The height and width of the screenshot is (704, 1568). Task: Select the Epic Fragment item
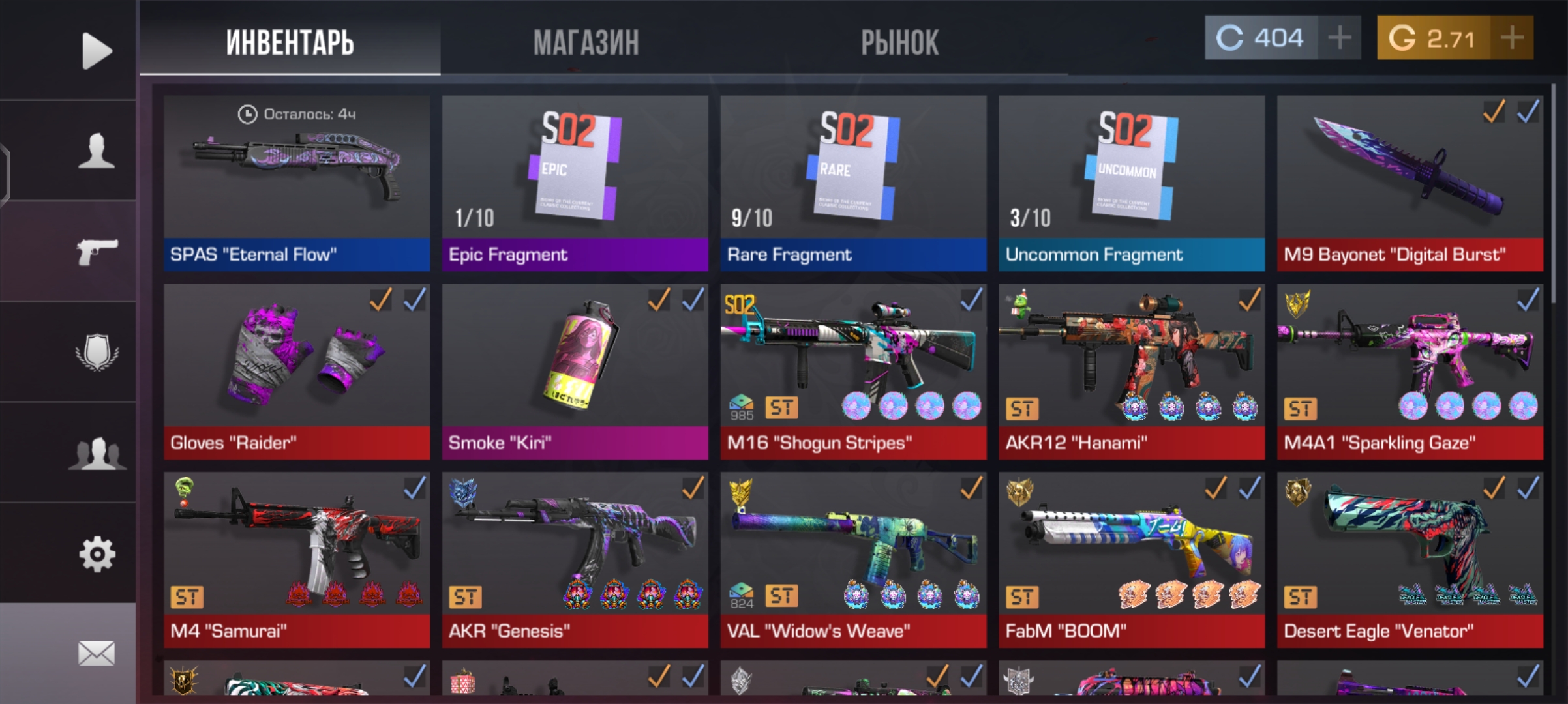click(575, 183)
